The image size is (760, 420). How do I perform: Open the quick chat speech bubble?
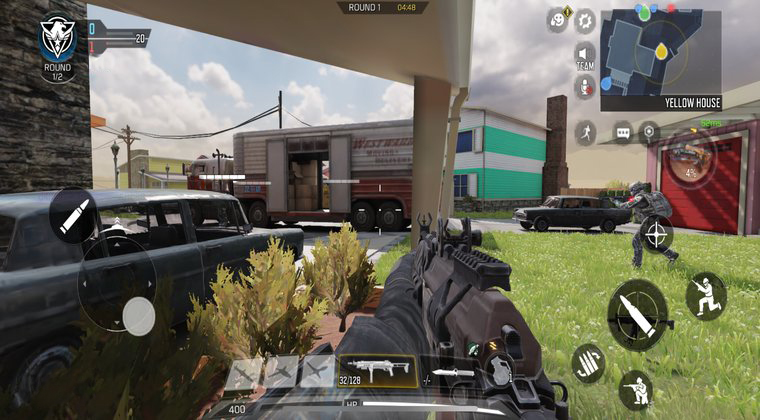[623, 132]
